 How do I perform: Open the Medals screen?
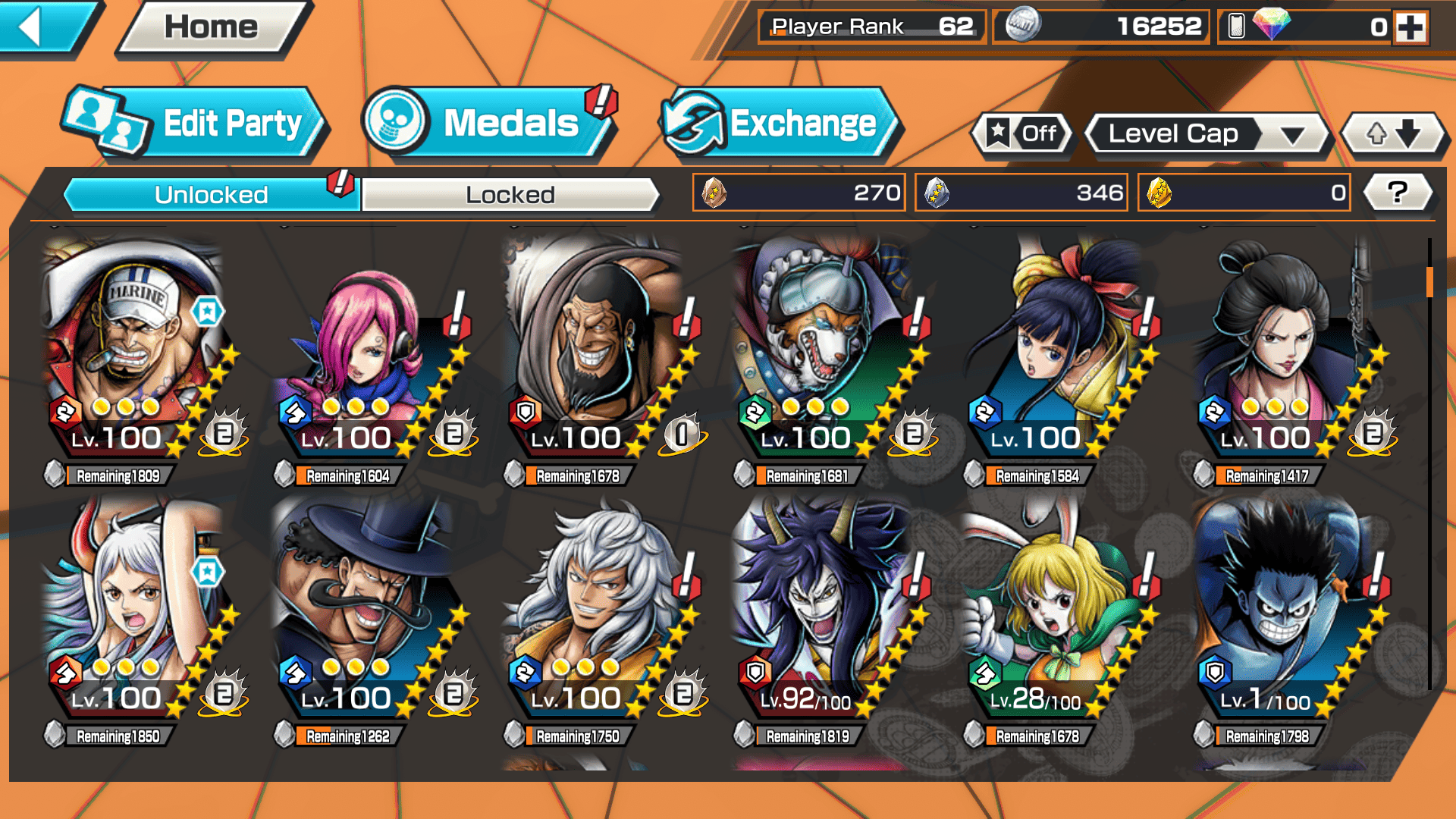(x=489, y=124)
